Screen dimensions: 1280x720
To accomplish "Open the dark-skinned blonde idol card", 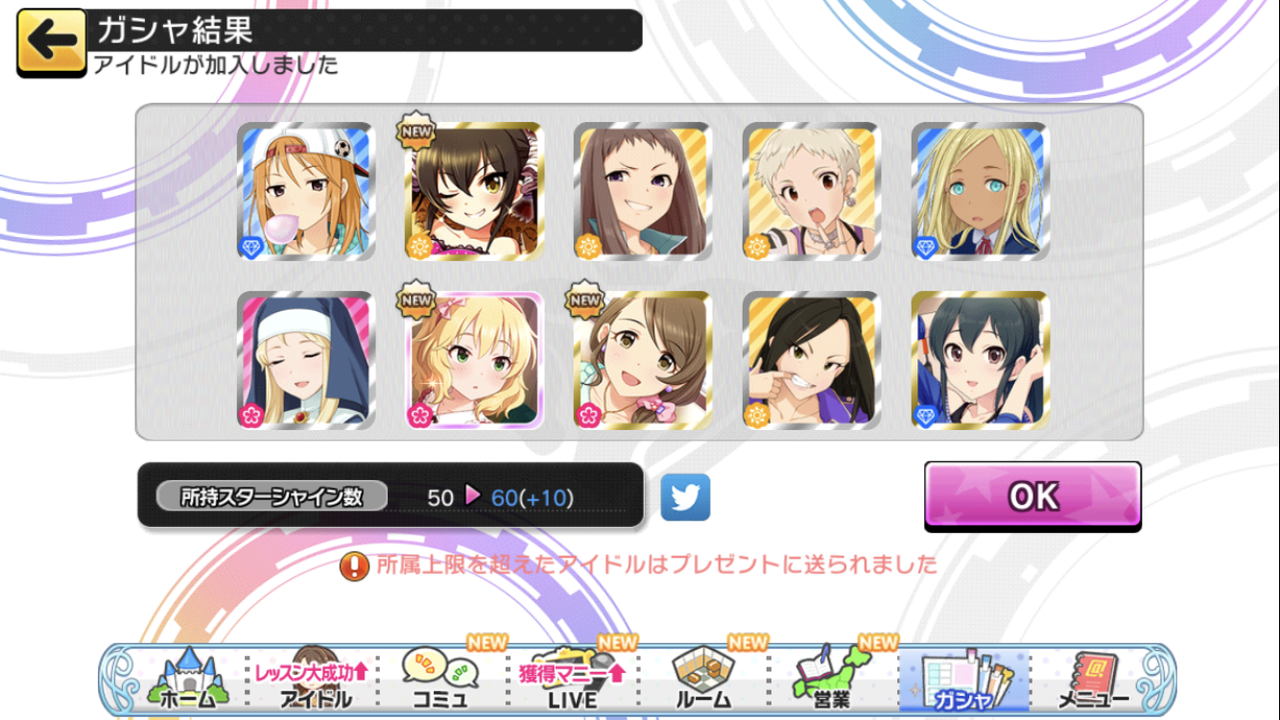I will point(981,192).
